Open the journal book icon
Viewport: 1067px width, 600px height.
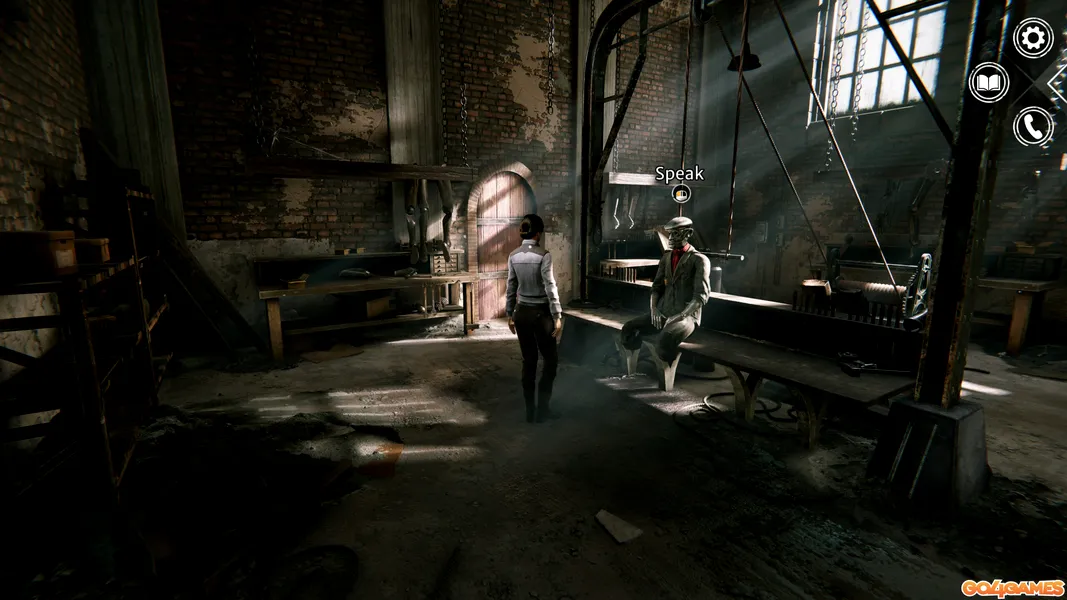click(989, 82)
